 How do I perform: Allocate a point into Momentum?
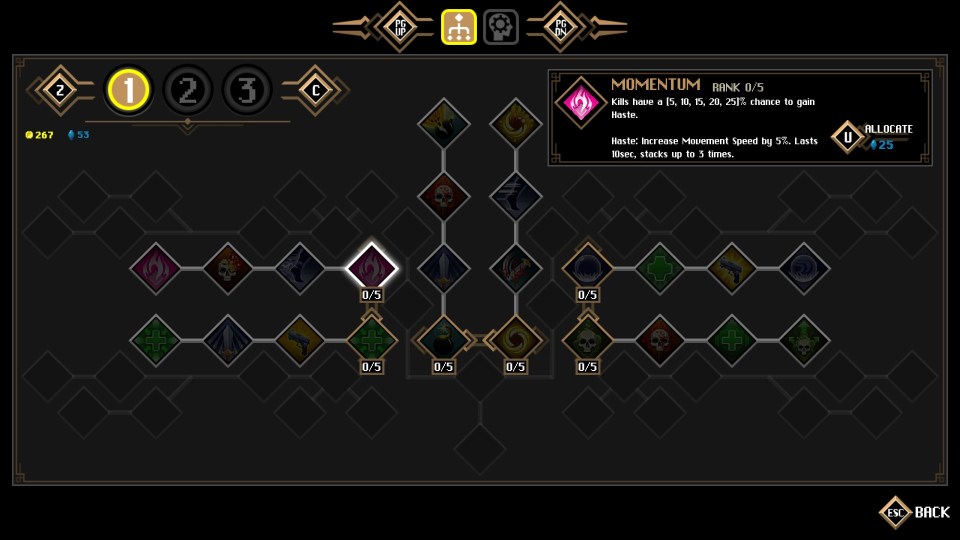[x=848, y=137]
